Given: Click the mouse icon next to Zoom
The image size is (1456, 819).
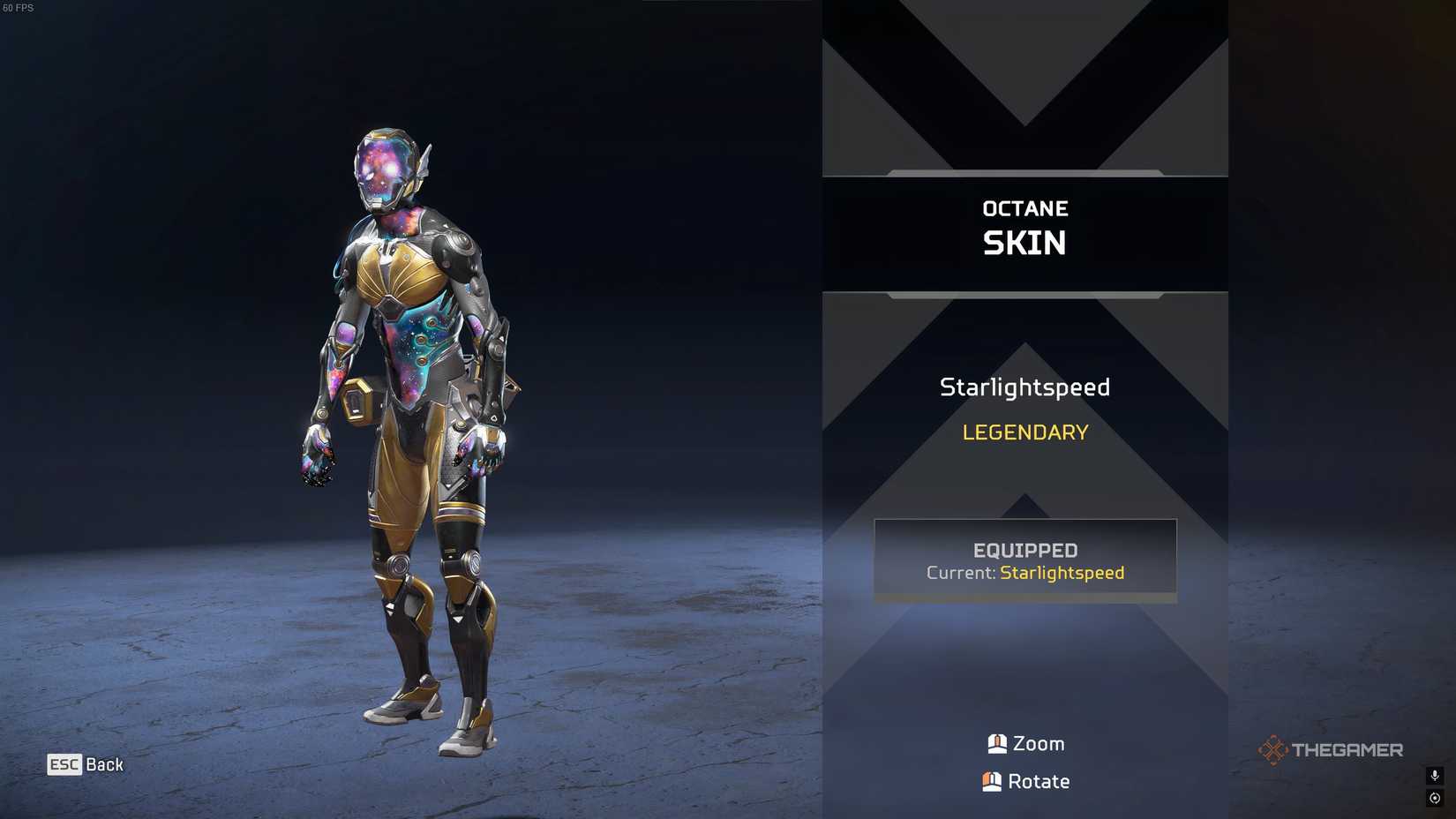Looking at the screenshot, I should coord(998,742).
